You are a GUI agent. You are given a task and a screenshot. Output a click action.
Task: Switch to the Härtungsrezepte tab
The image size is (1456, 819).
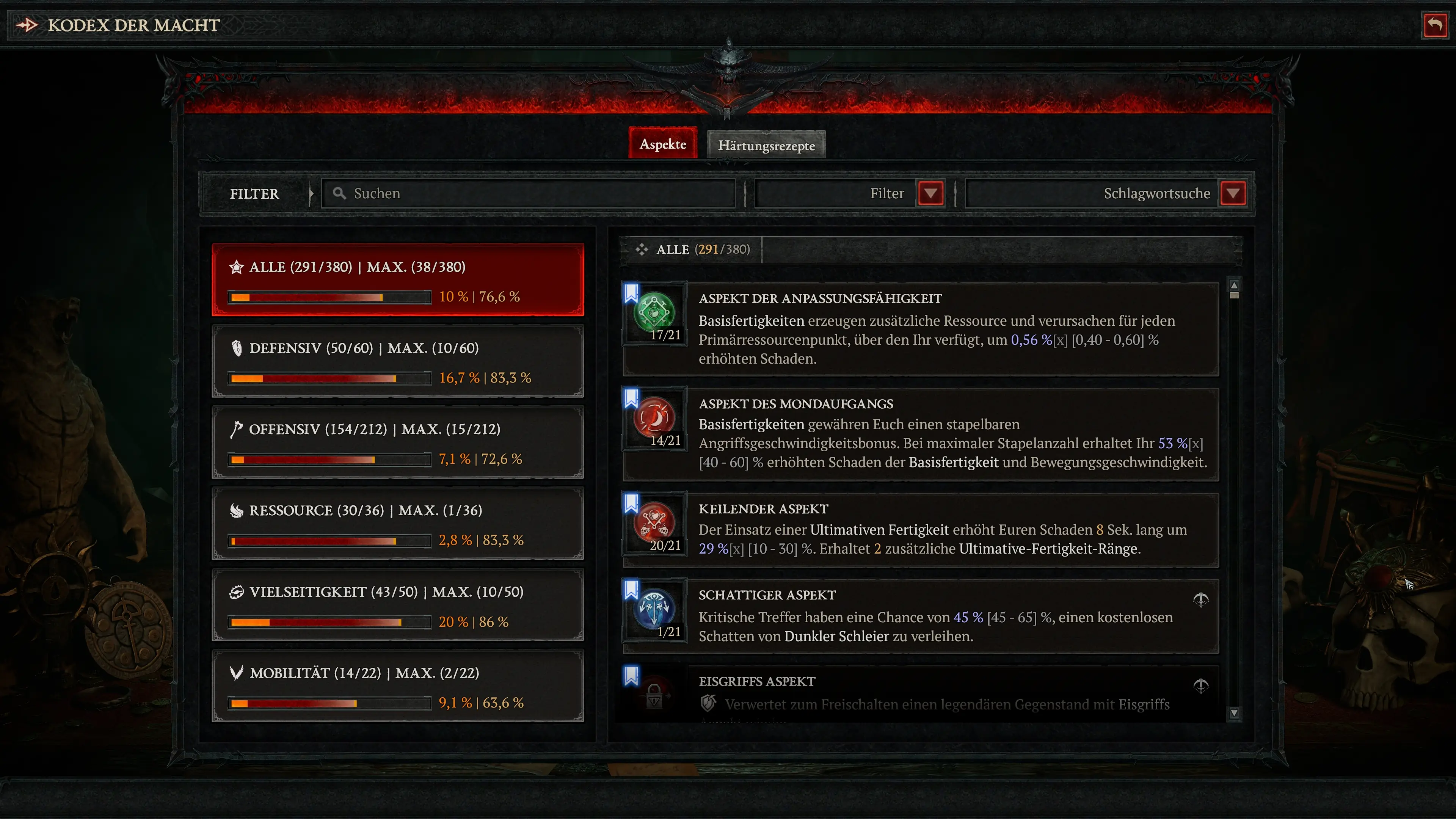(766, 145)
